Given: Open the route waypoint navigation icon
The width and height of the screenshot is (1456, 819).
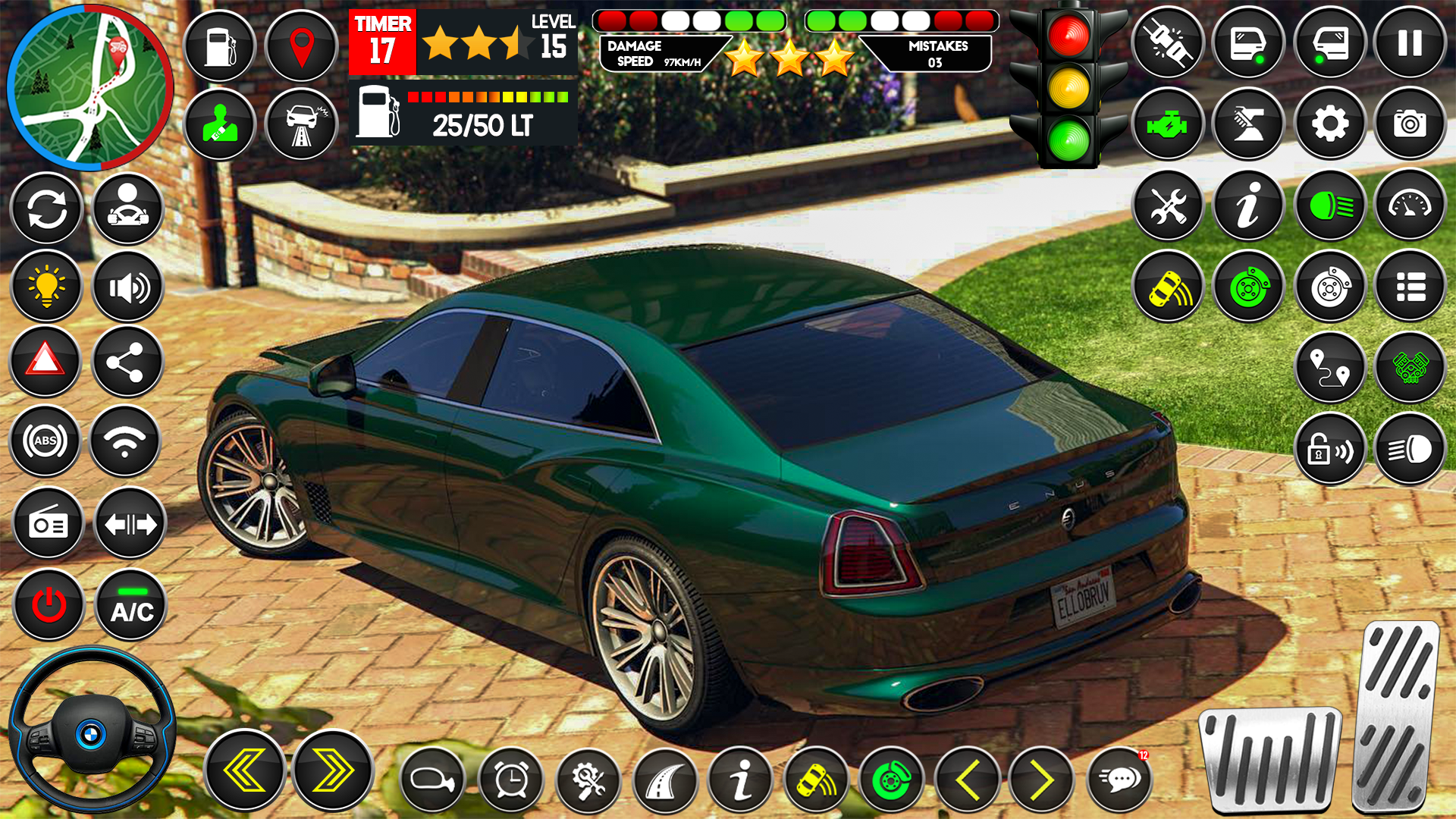Looking at the screenshot, I should [x=1329, y=367].
